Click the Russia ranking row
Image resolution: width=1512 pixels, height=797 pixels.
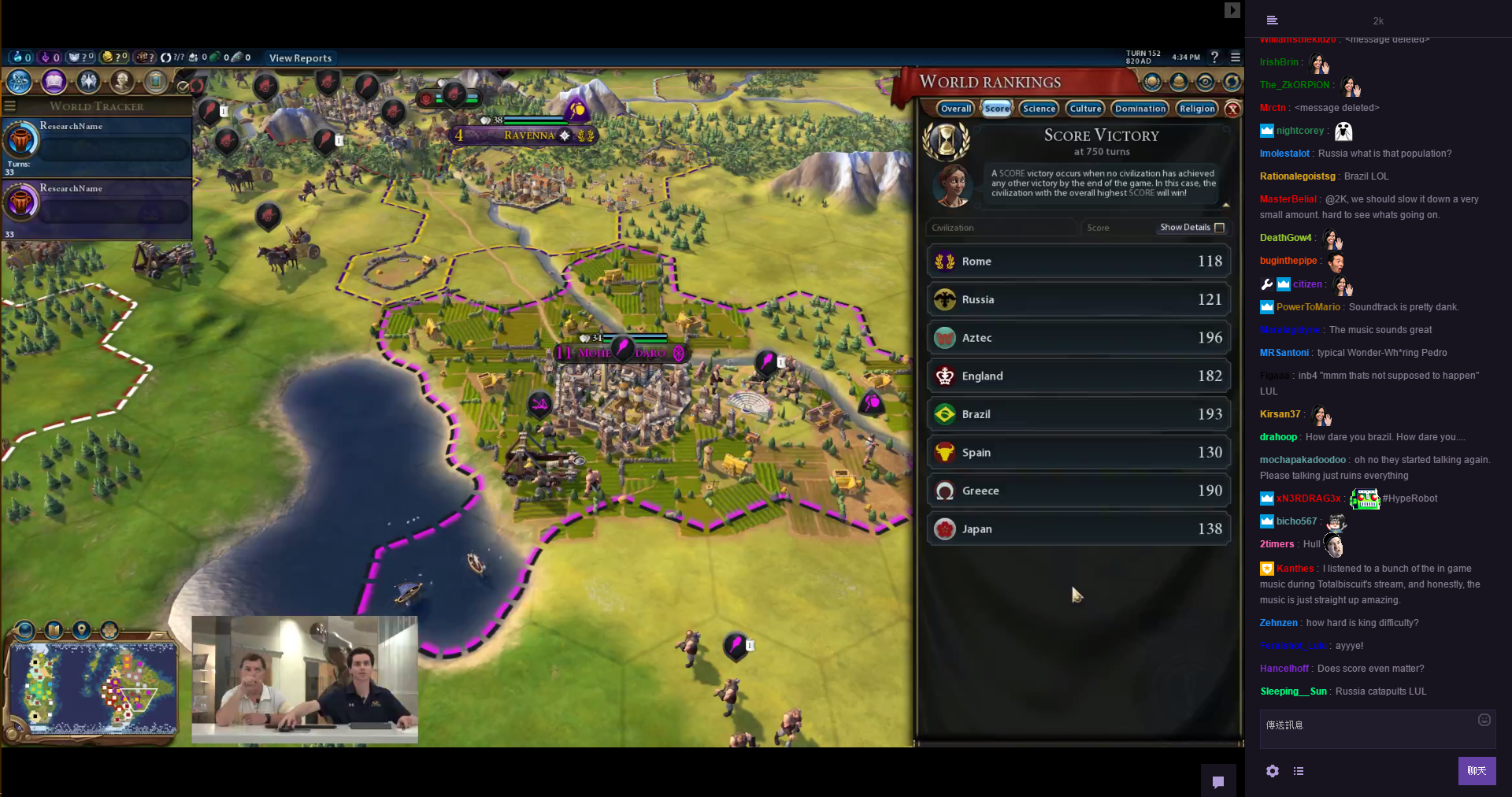[1078, 299]
